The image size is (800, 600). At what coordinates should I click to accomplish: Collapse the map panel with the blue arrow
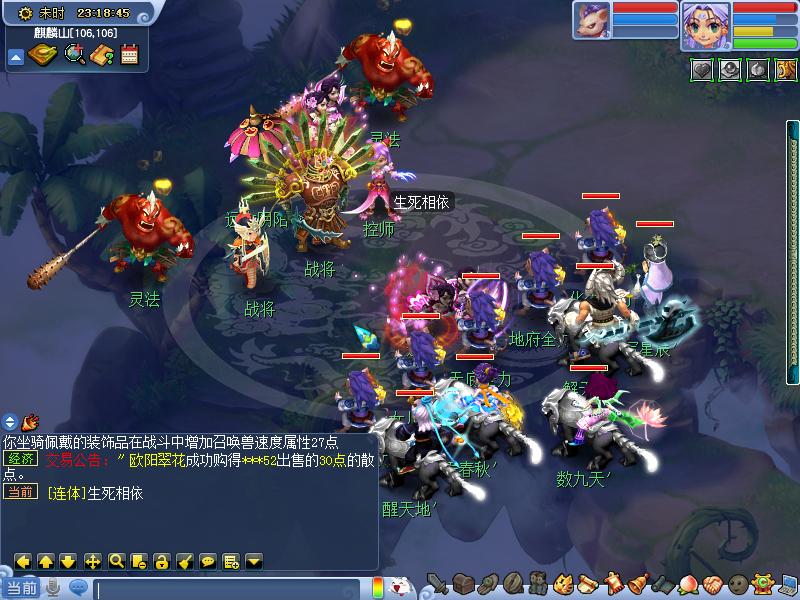16,56
